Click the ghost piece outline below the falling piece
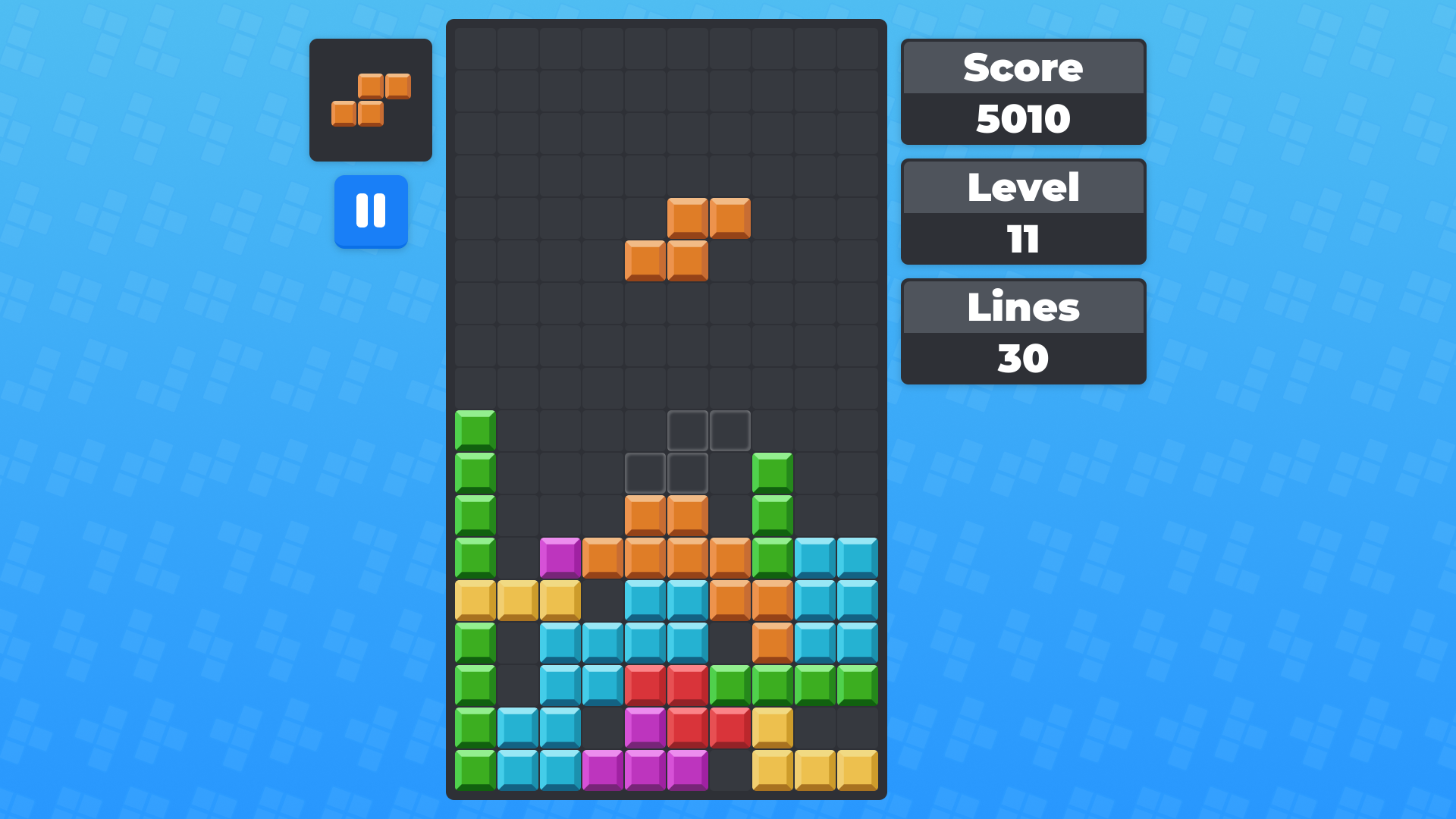1456x819 pixels. click(688, 451)
